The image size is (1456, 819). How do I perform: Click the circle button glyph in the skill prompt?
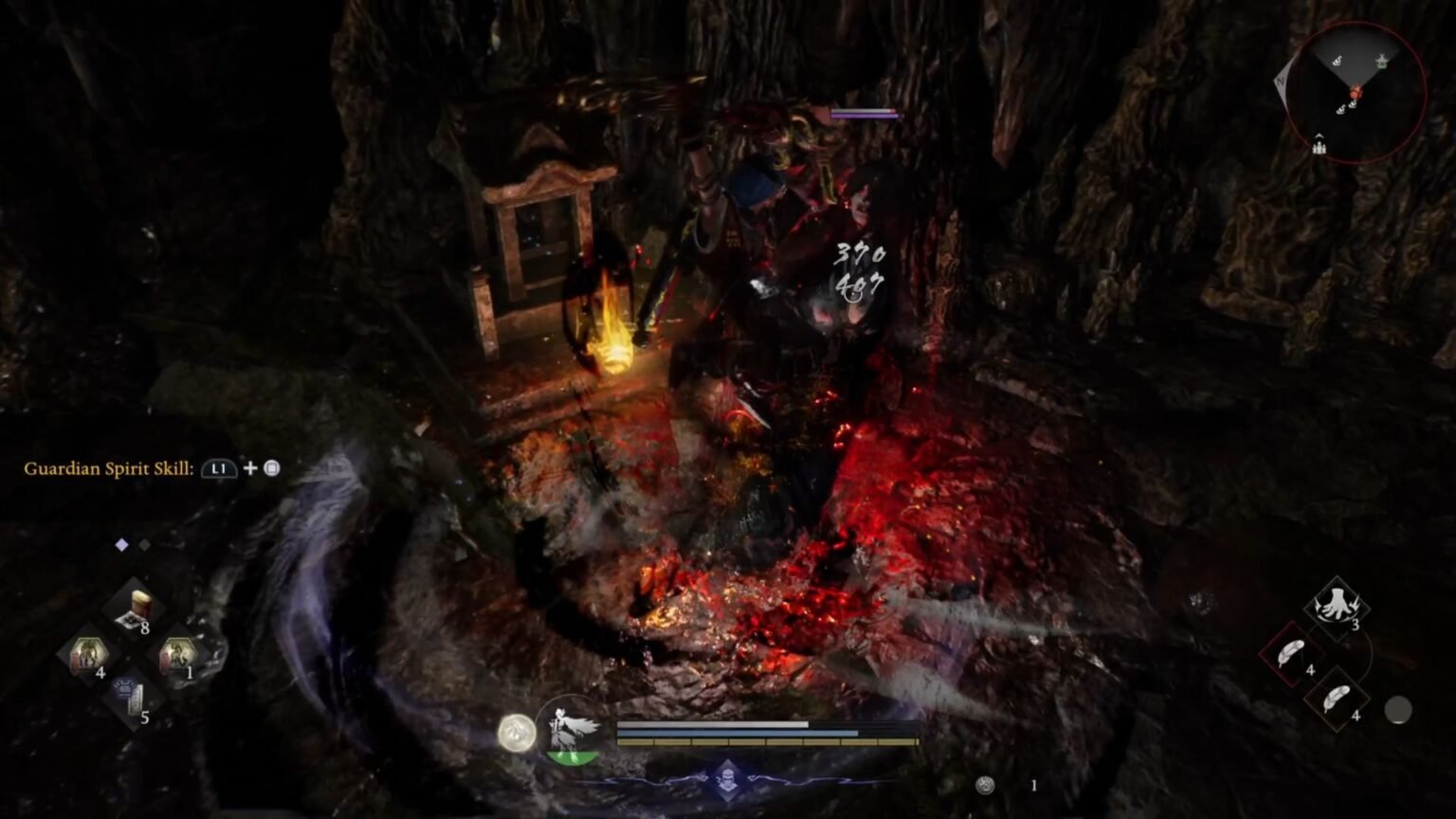pos(269,467)
